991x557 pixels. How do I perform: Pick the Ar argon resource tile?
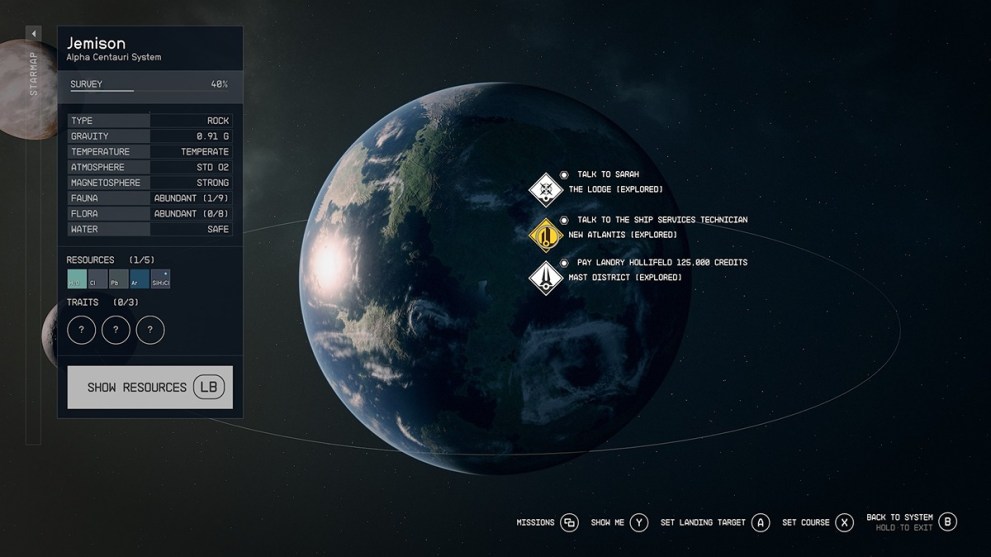[x=139, y=279]
